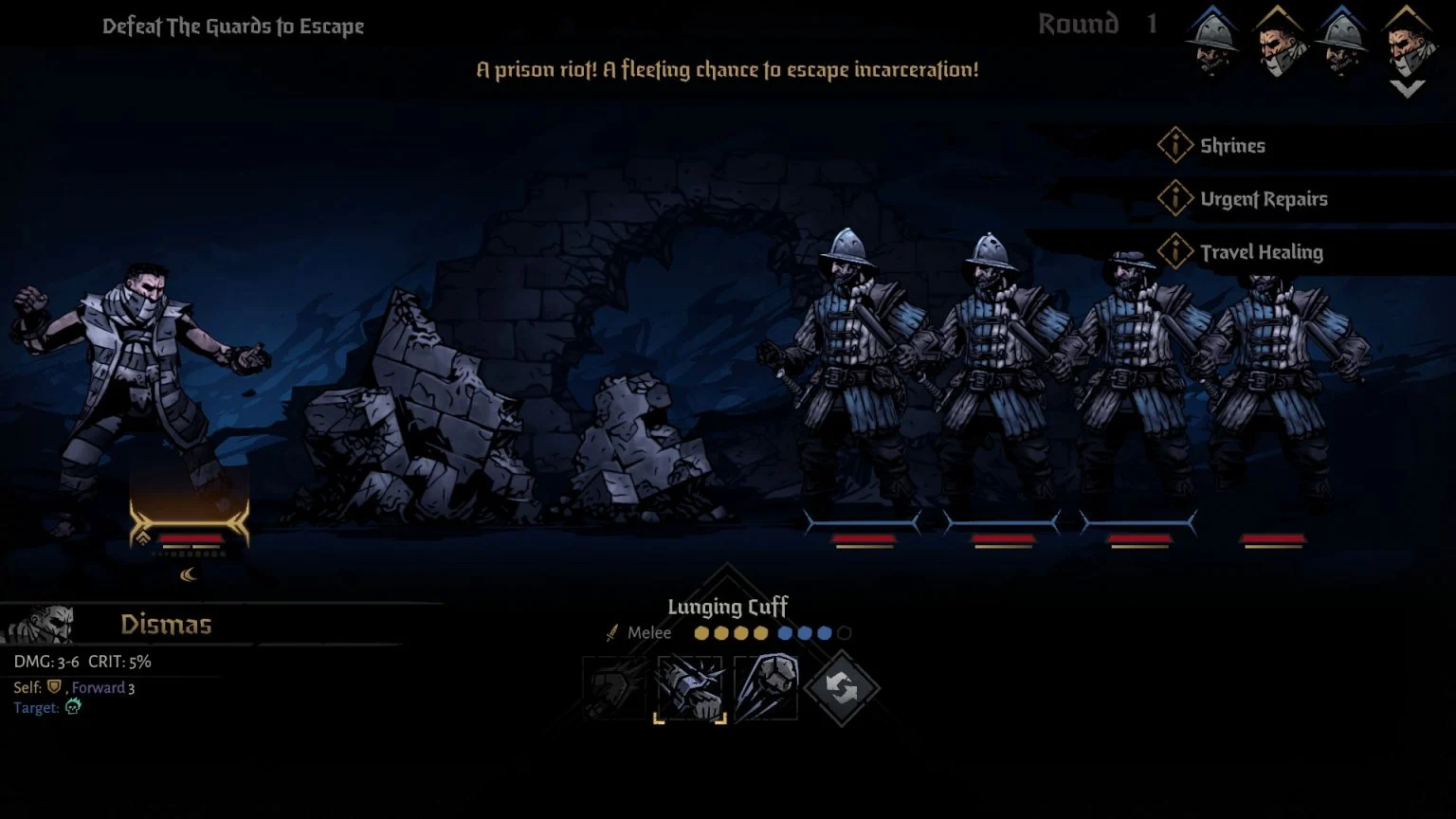Viewport: 1456px width, 819px height.
Task: Expand the chevron under the rightmost guard portrait
Action: [x=1408, y=87]
